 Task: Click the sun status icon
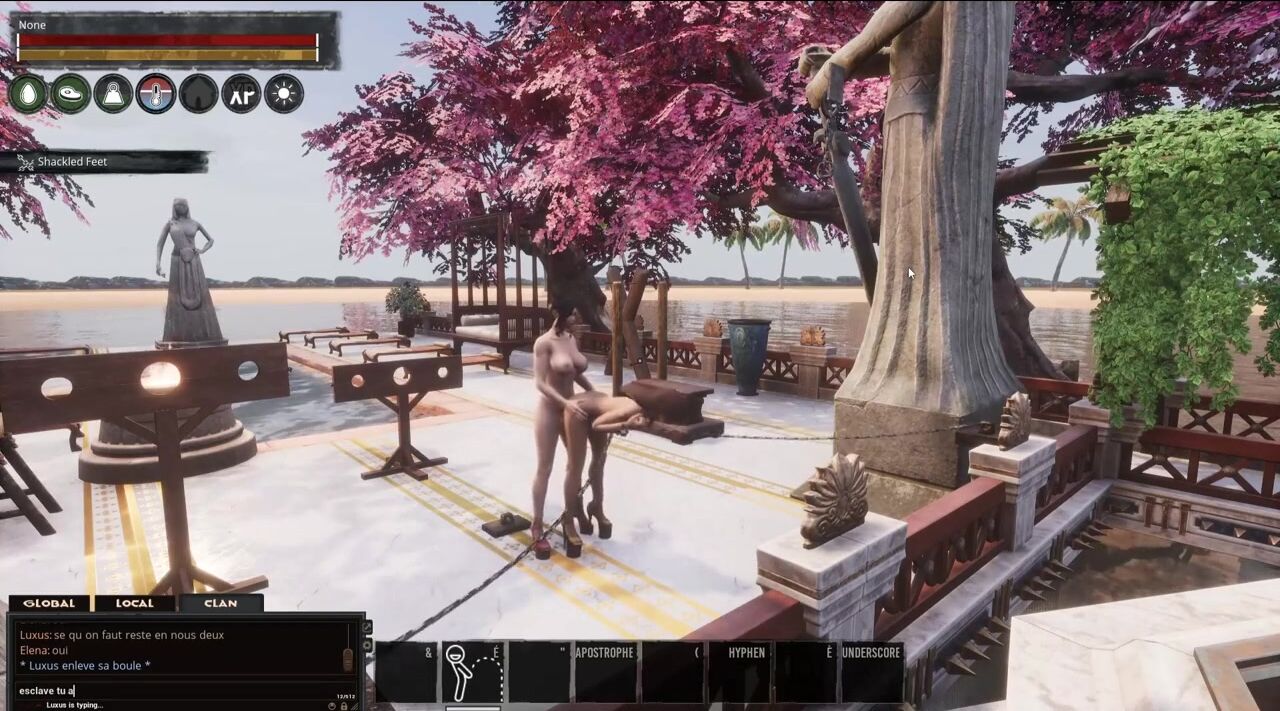284,94
